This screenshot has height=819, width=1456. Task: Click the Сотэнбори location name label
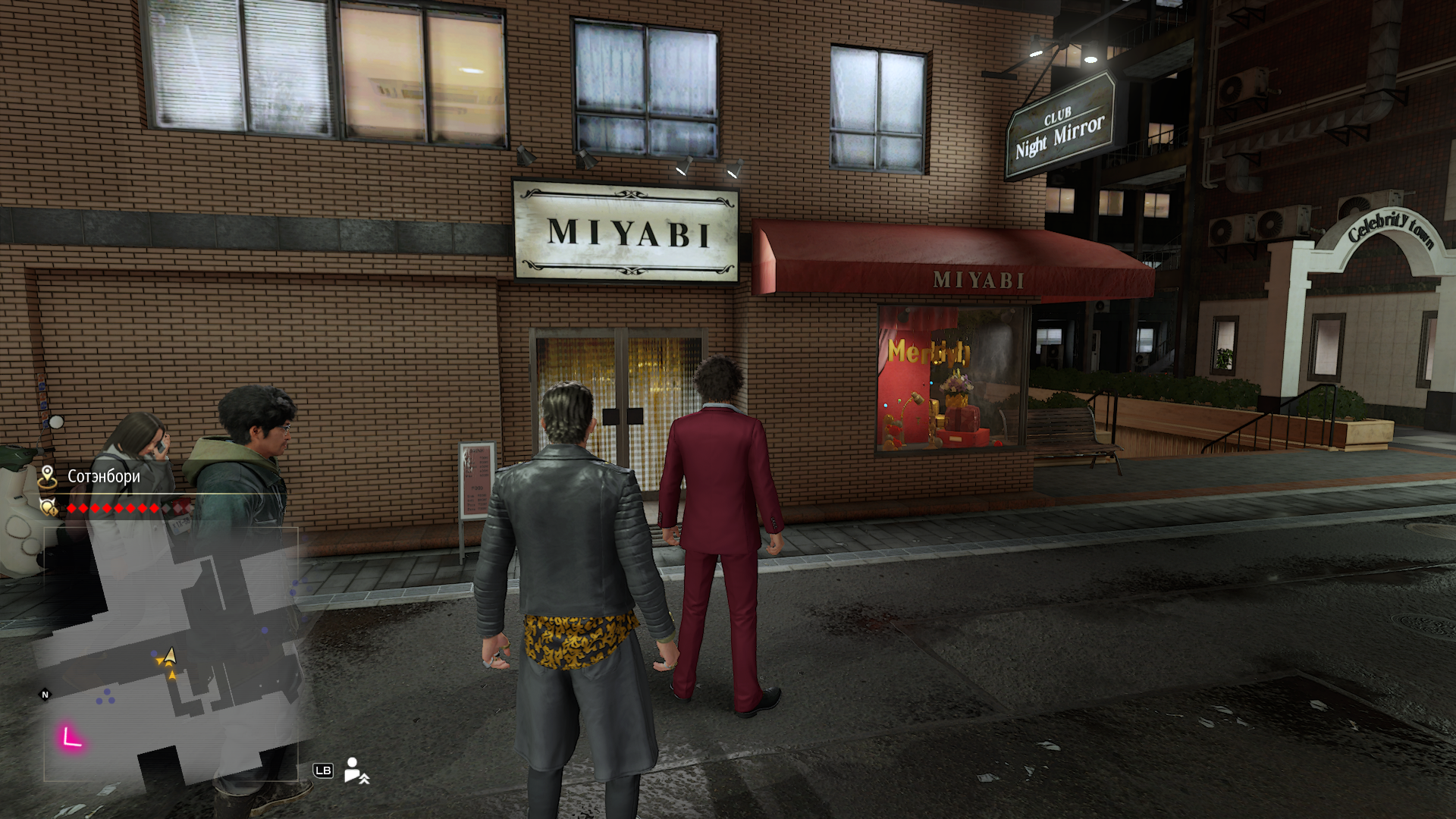point(104,476)
